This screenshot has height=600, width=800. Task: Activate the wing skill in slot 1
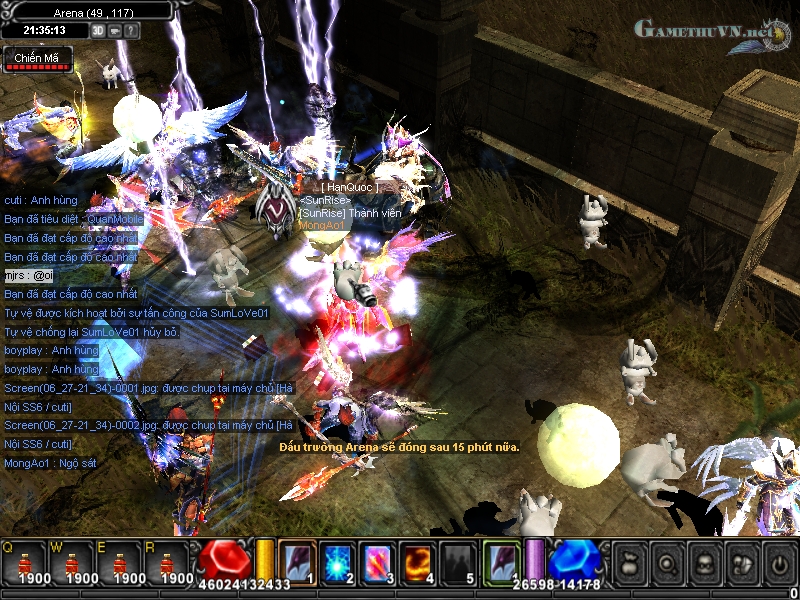[297, 562]
